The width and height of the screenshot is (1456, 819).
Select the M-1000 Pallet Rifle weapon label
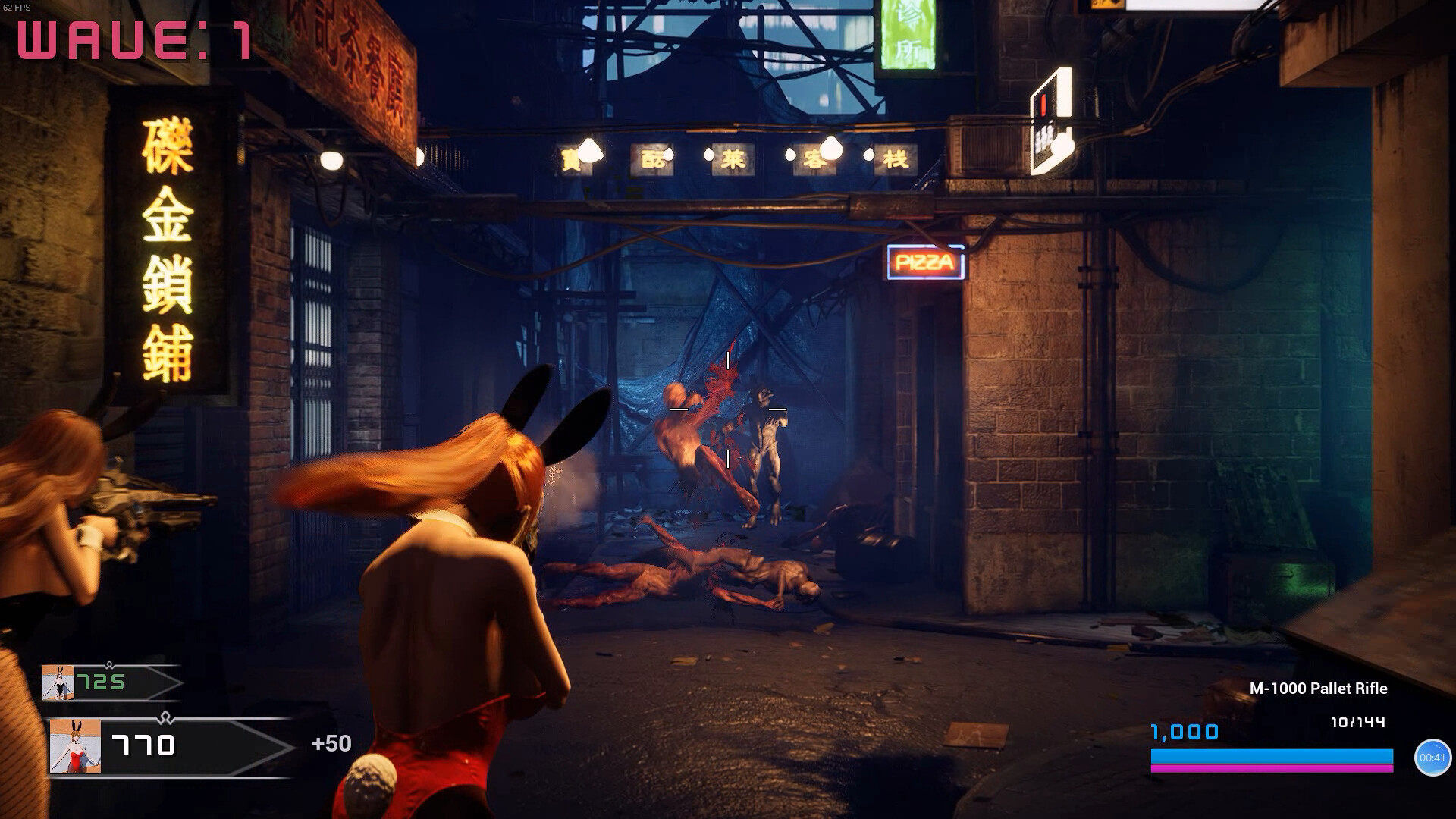pos(1318,689)
